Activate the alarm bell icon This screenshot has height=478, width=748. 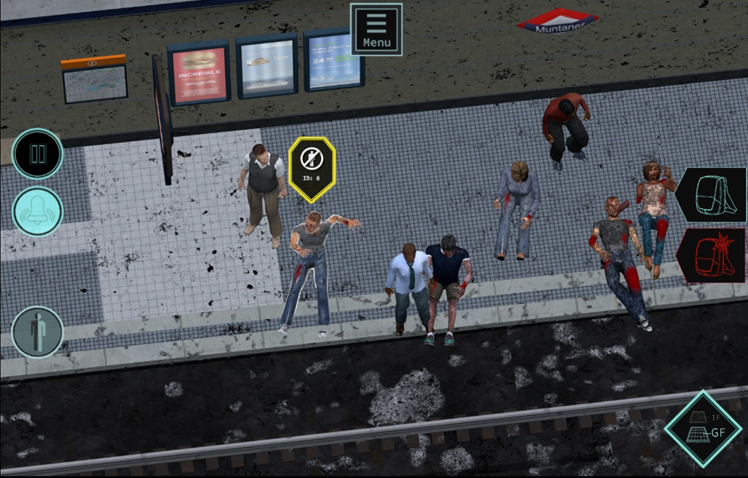(x=38, y=211)
